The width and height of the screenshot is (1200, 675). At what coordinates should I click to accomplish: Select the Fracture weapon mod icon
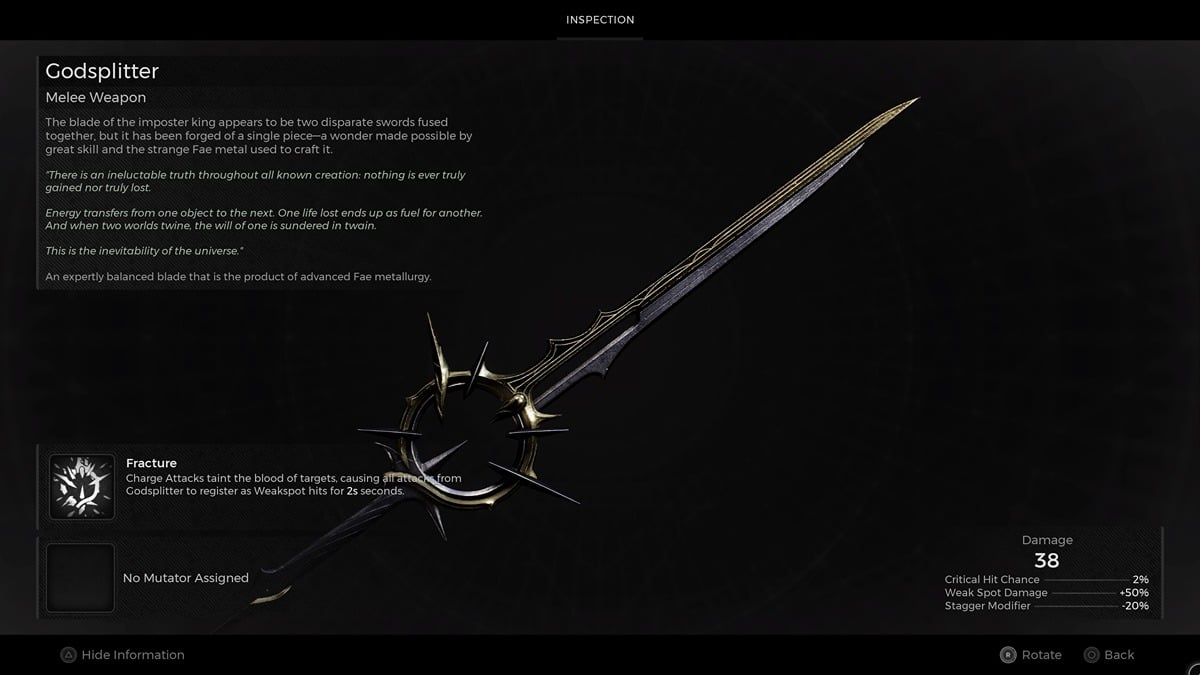82,487
